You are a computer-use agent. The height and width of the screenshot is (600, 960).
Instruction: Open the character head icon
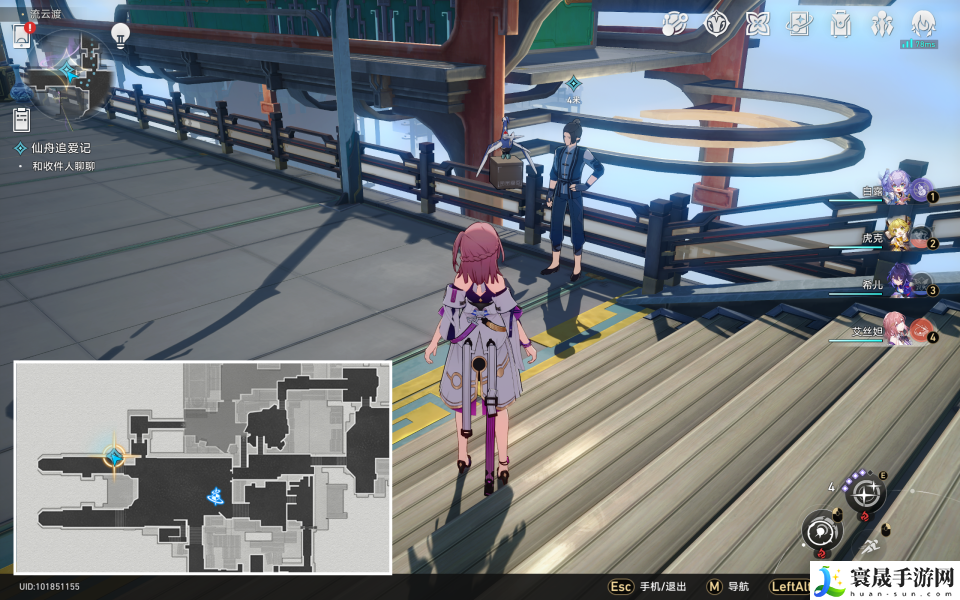click(922, 23)
